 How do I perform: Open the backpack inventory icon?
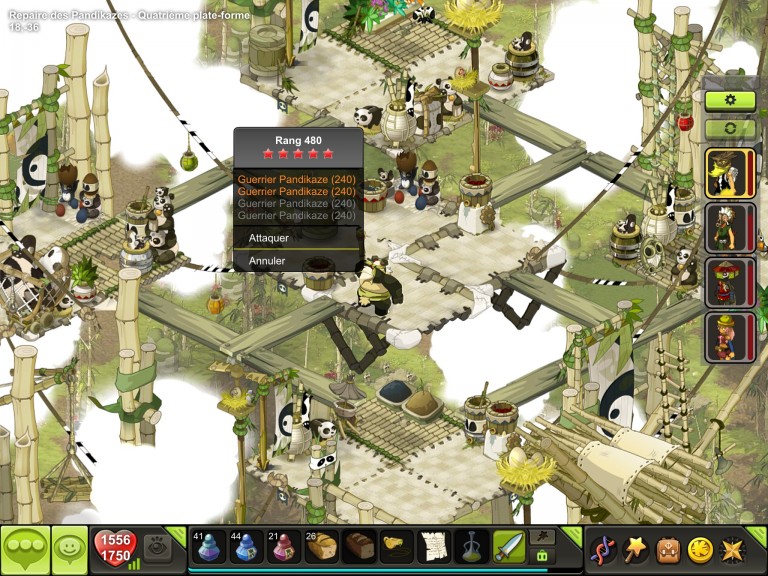(667, 549)
